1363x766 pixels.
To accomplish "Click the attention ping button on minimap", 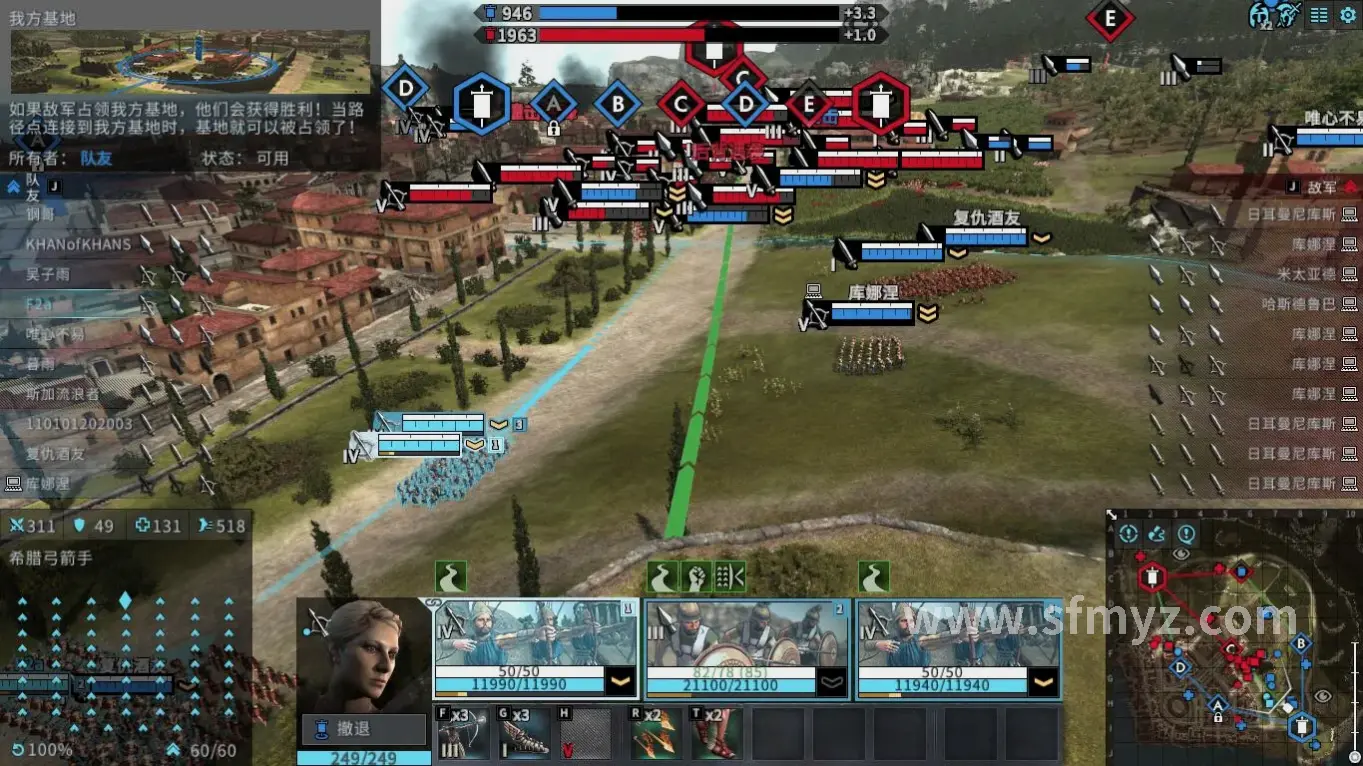I will tap(1129, 534).
